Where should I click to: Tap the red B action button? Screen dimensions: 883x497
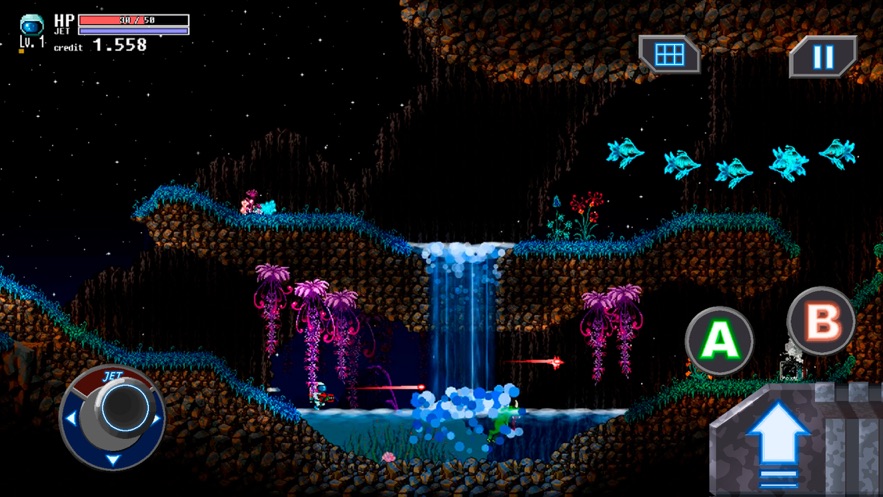pos(821,321)
